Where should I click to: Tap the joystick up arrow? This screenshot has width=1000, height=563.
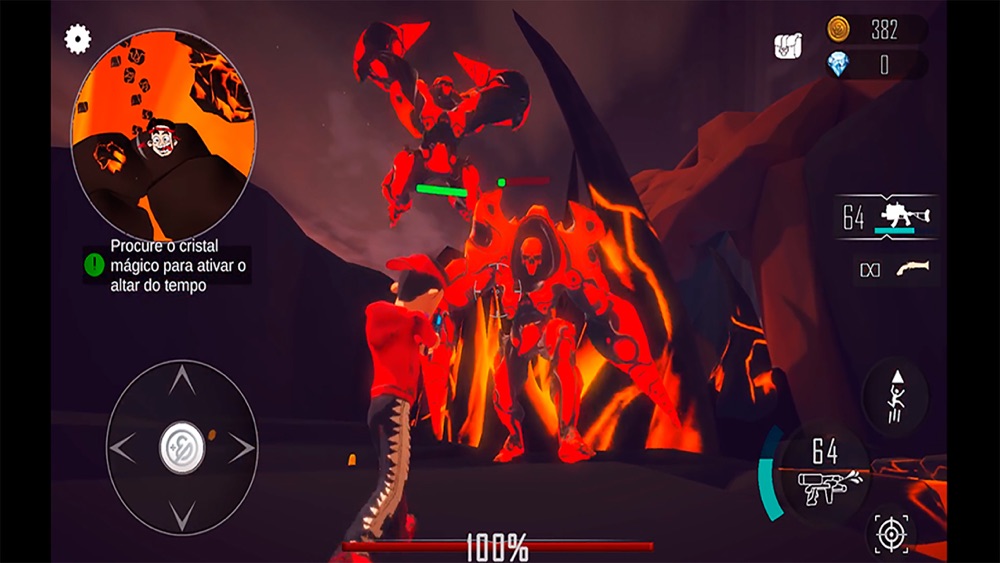pyautogui.click(x=181, y=381)
